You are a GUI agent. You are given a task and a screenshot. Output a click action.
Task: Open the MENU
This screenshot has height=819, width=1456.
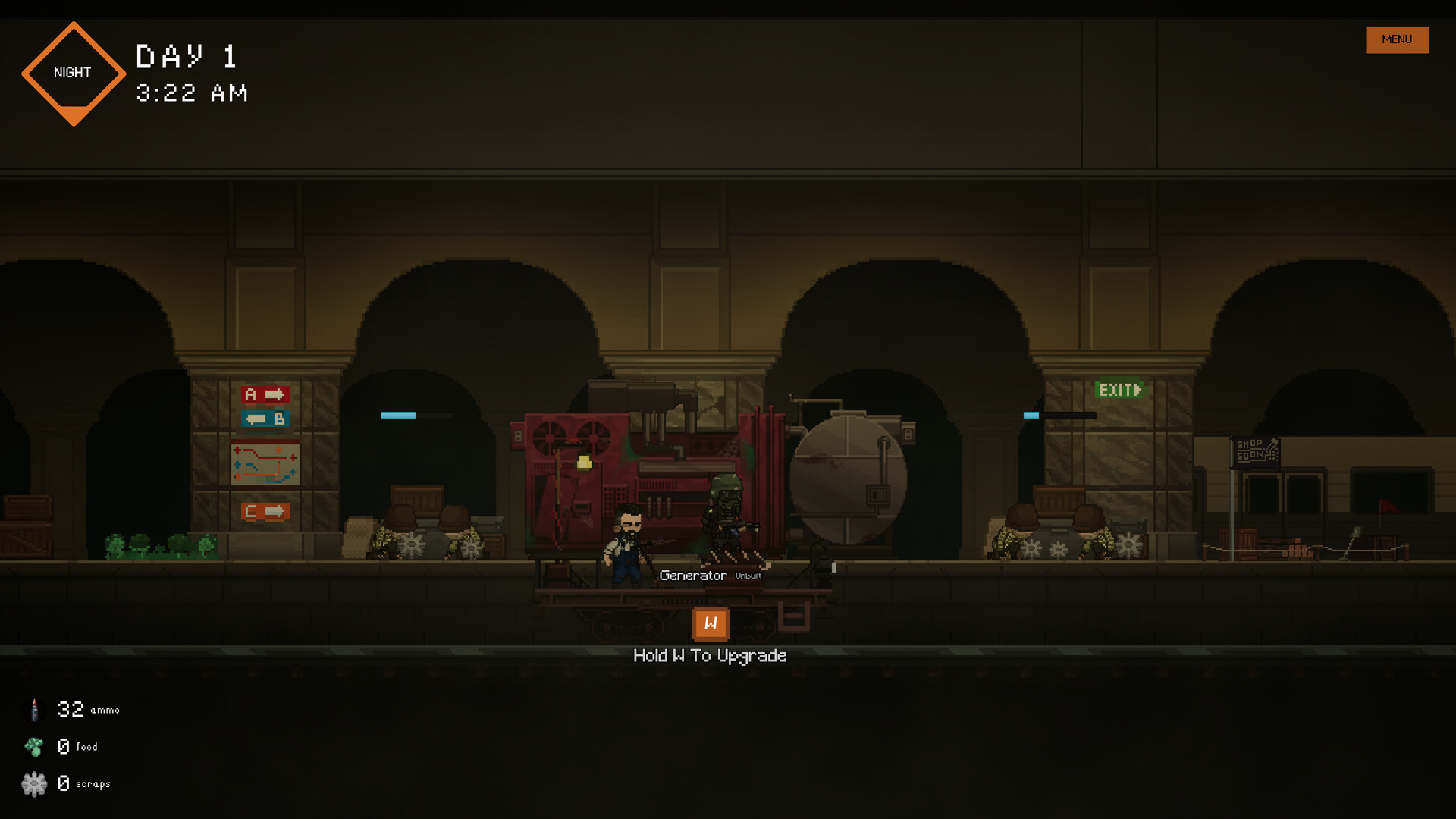tap(1397, 39)
